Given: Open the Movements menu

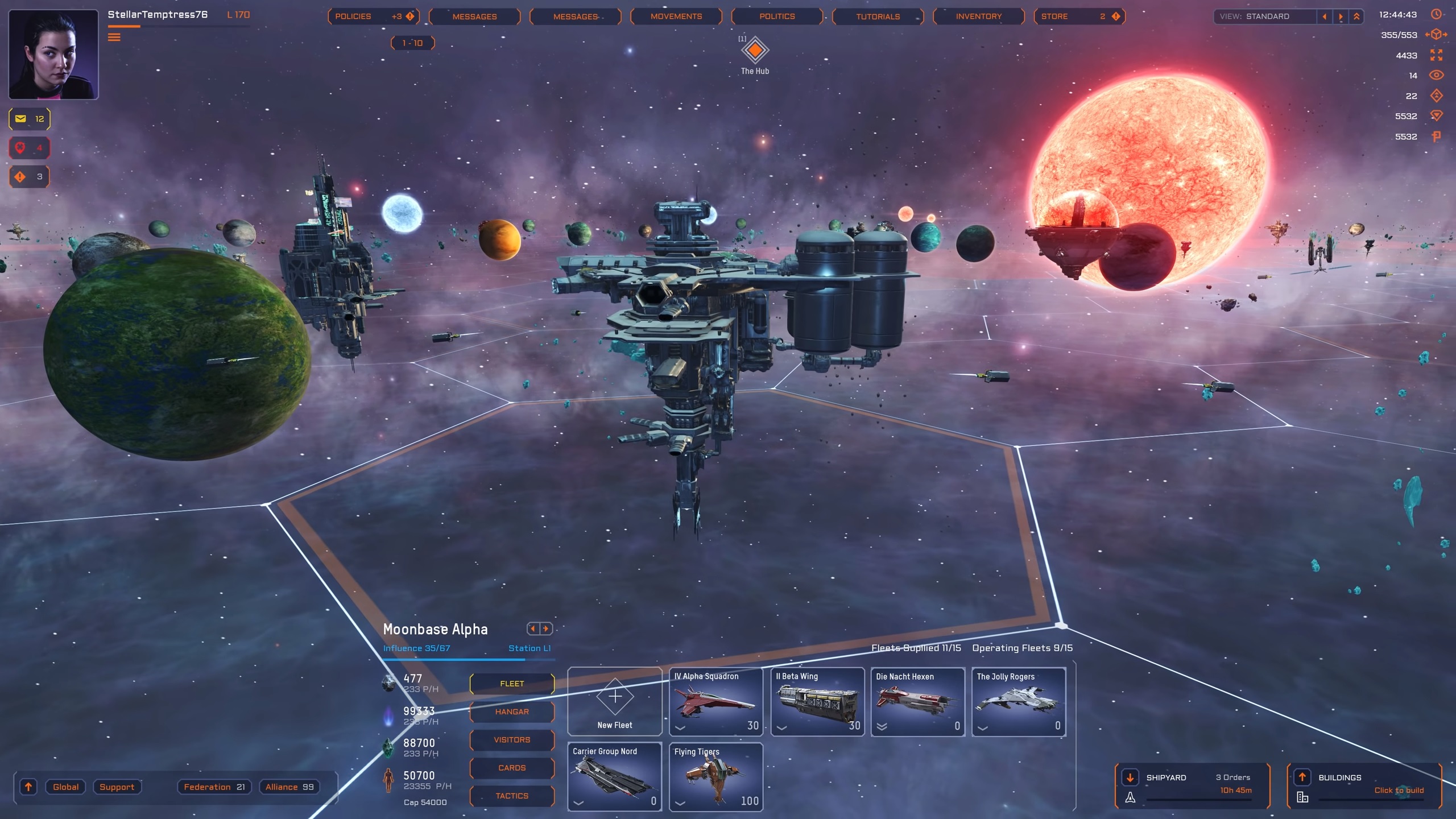Looking at the screenshot, I should click(x=676, y=16).
